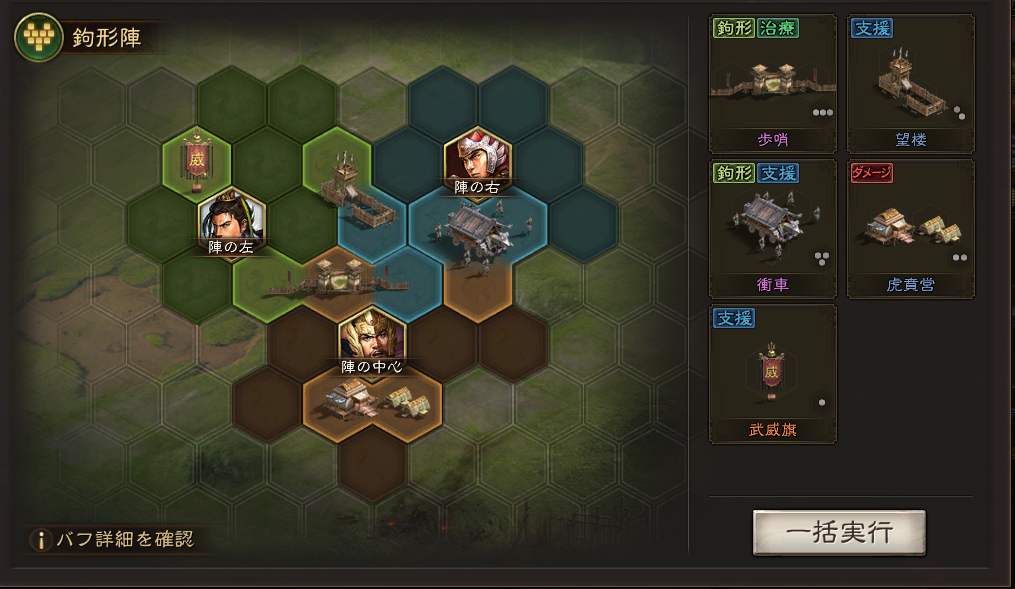Choose the 武威旗 banner card
The image size is (1015, 589).
tap(772, 374)
